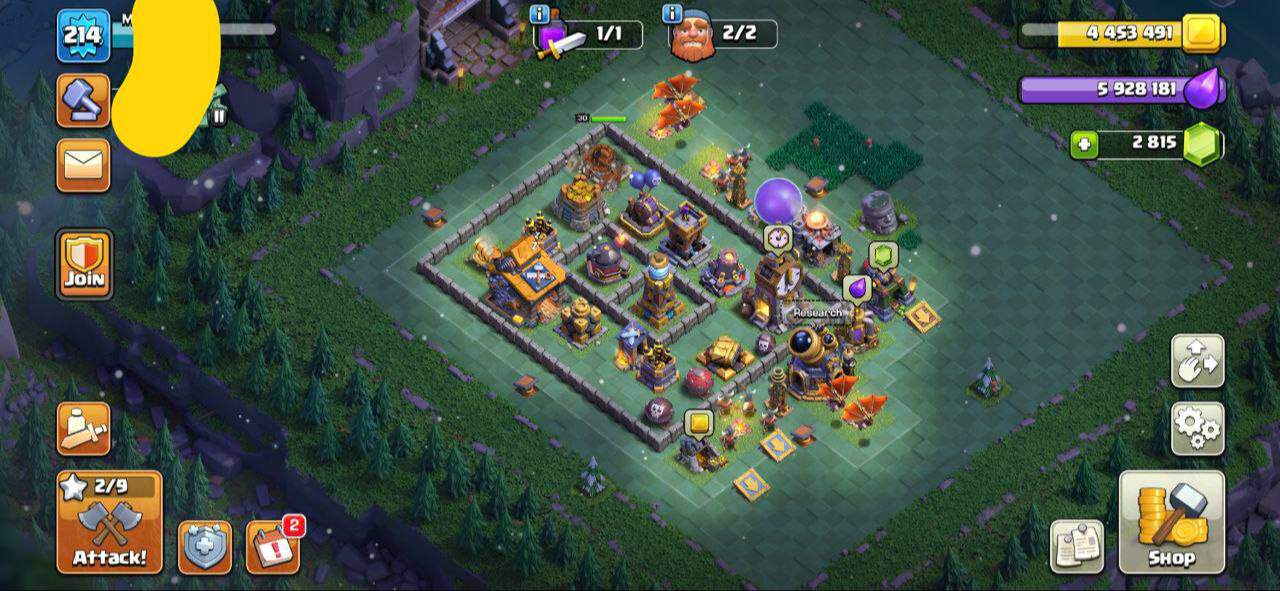Open the hammer icon below level badge
The width and height of the screenshot is (1280, 591).
click(x=83, y=100)
